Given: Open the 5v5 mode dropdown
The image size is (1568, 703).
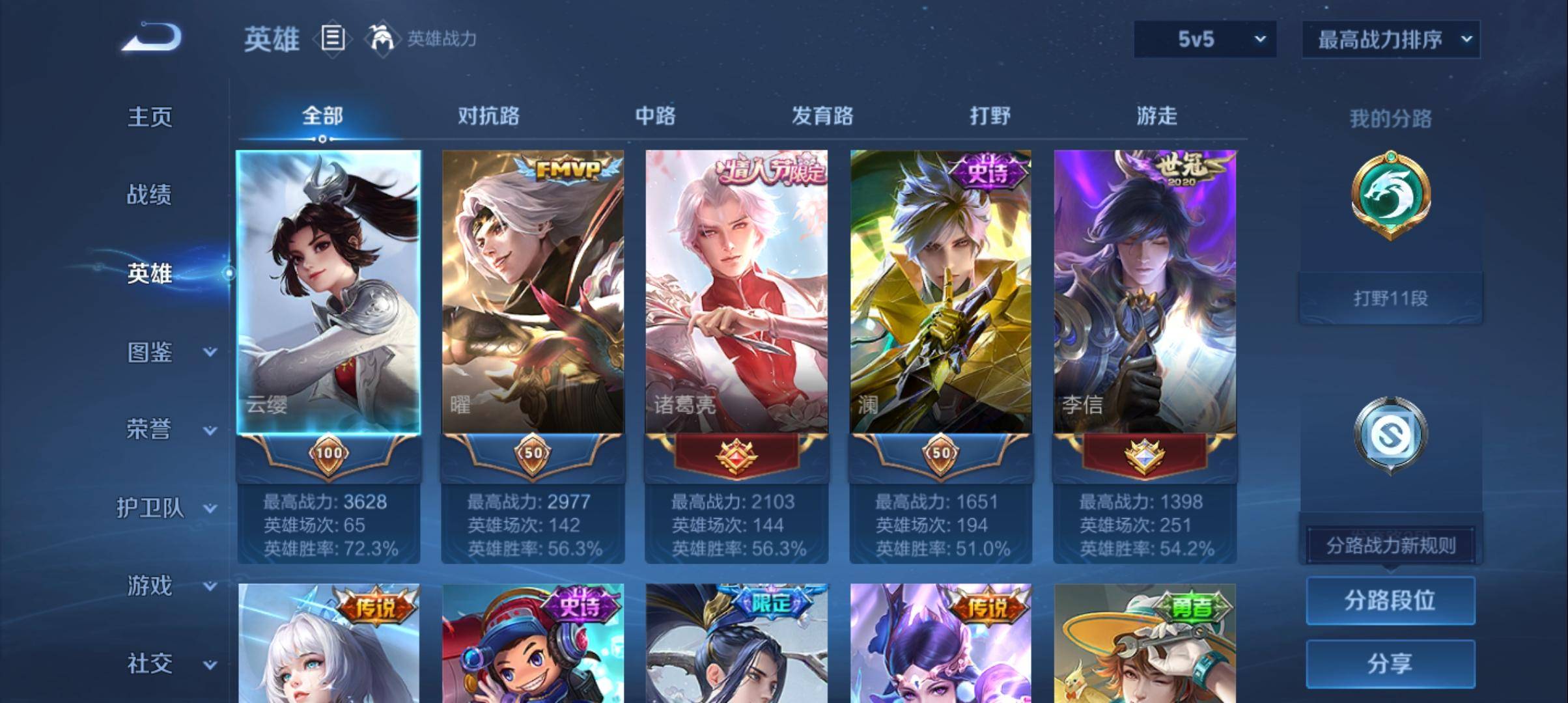Looking at the screenshot, I should click(x=1203, y=39).
